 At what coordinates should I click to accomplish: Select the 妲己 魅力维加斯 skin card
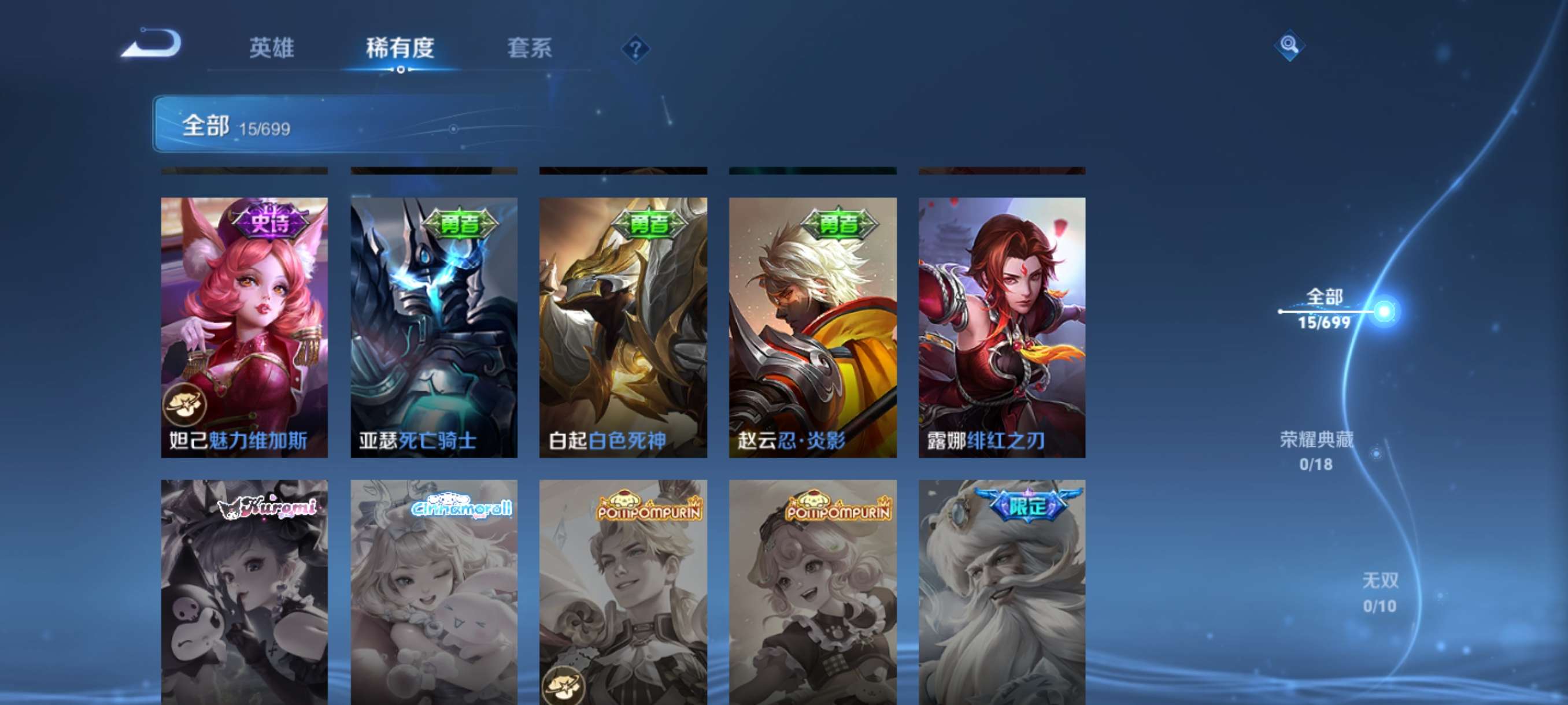click(244, 326)
